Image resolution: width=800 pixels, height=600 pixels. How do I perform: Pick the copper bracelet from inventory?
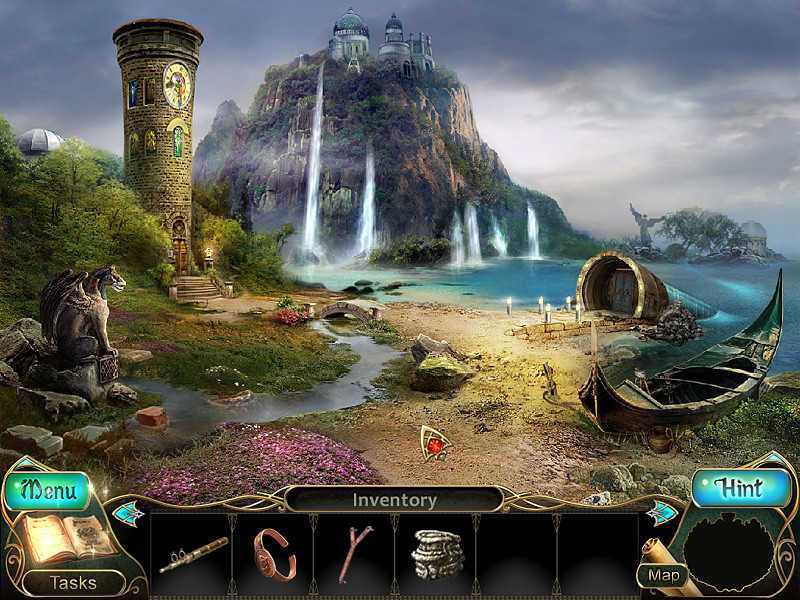(274, 553)
